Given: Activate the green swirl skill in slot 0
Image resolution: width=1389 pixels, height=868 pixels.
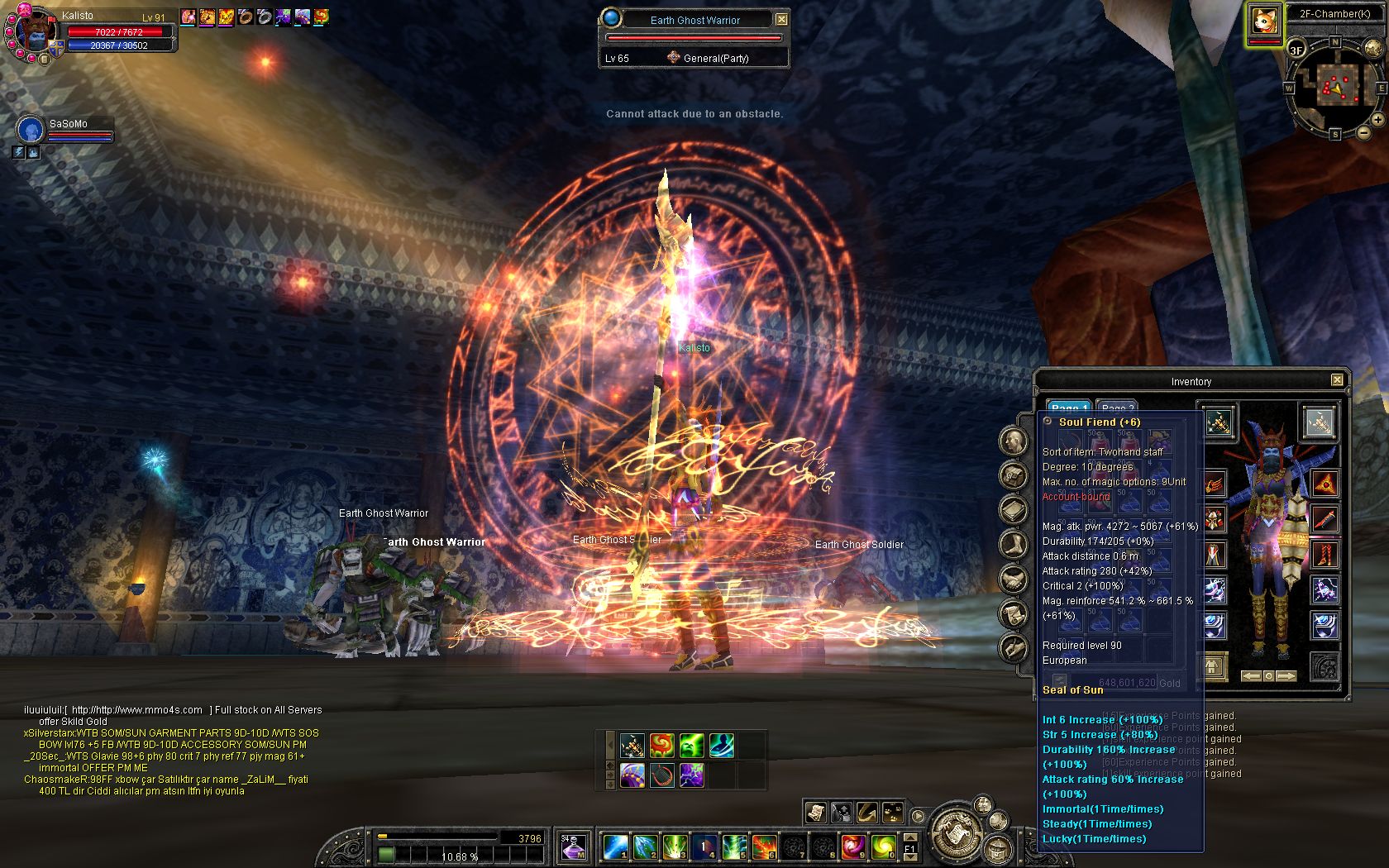Looking at the screenshot, I should [884, 847].
